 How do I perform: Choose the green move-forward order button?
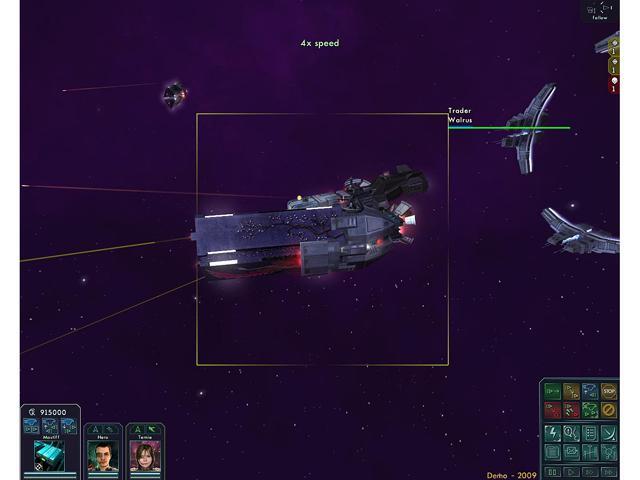coord(553,392)
